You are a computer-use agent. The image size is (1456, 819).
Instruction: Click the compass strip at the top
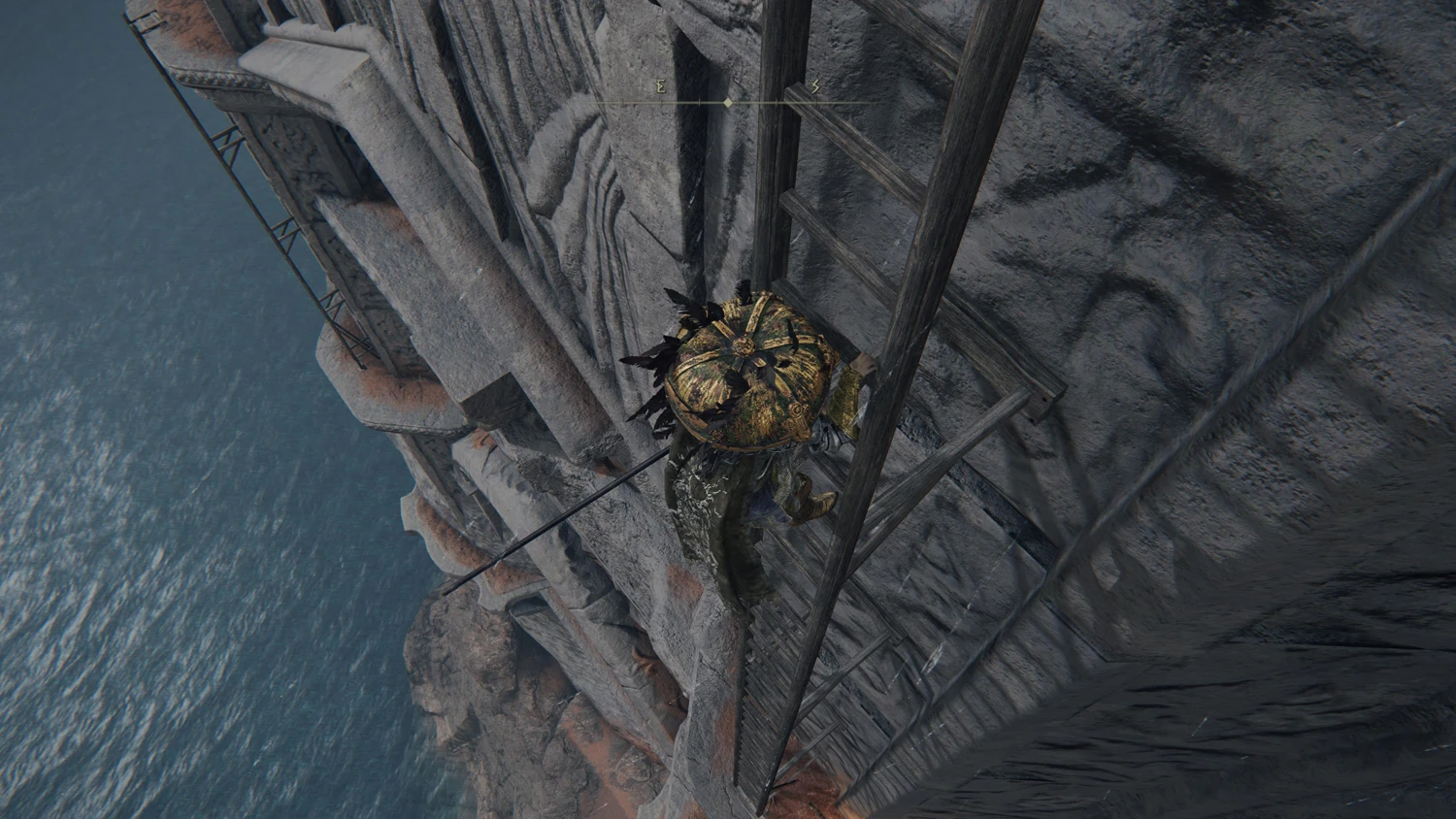tap(729, 101)
